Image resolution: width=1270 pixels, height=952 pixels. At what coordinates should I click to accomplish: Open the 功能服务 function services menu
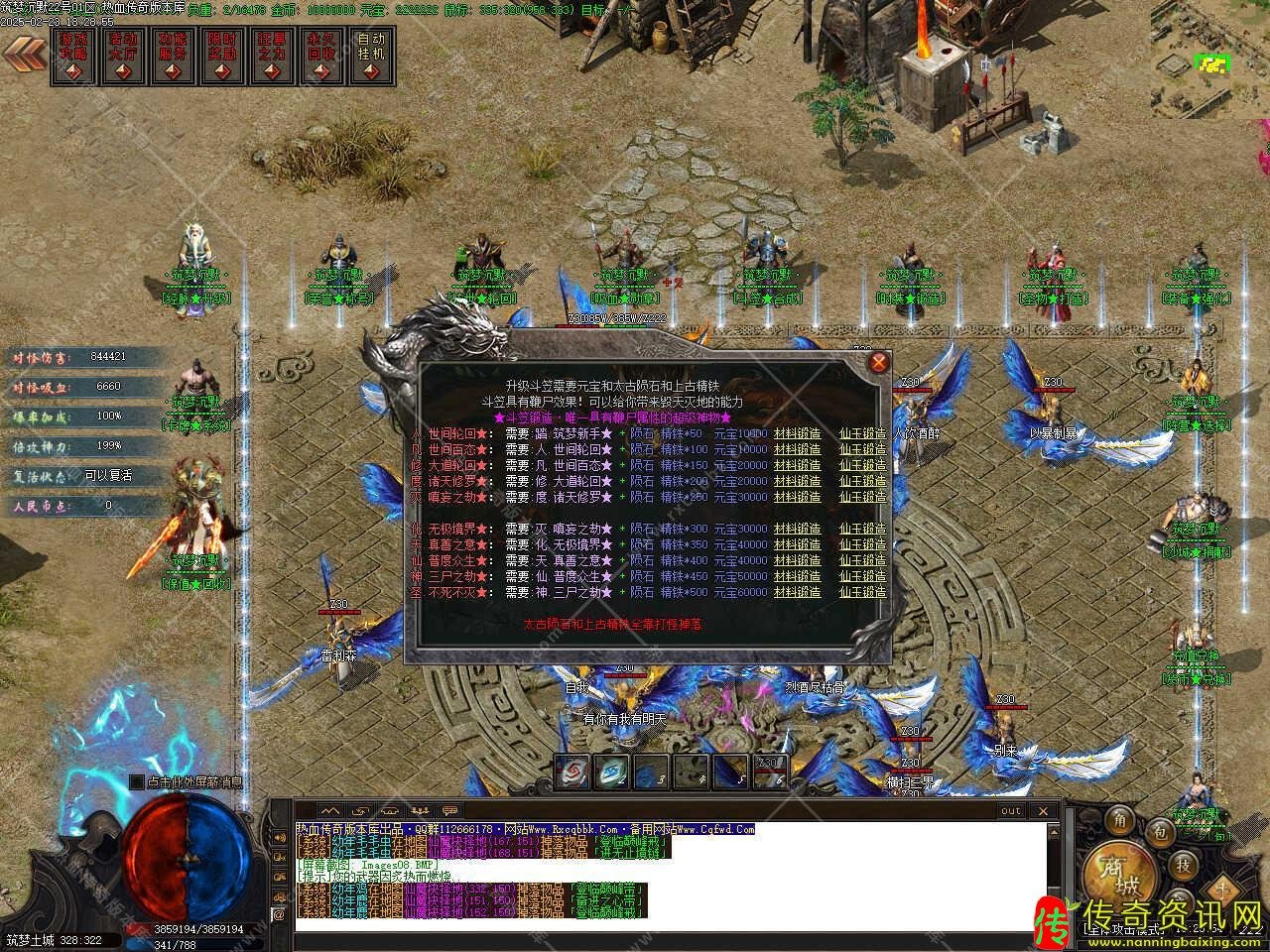173,58
